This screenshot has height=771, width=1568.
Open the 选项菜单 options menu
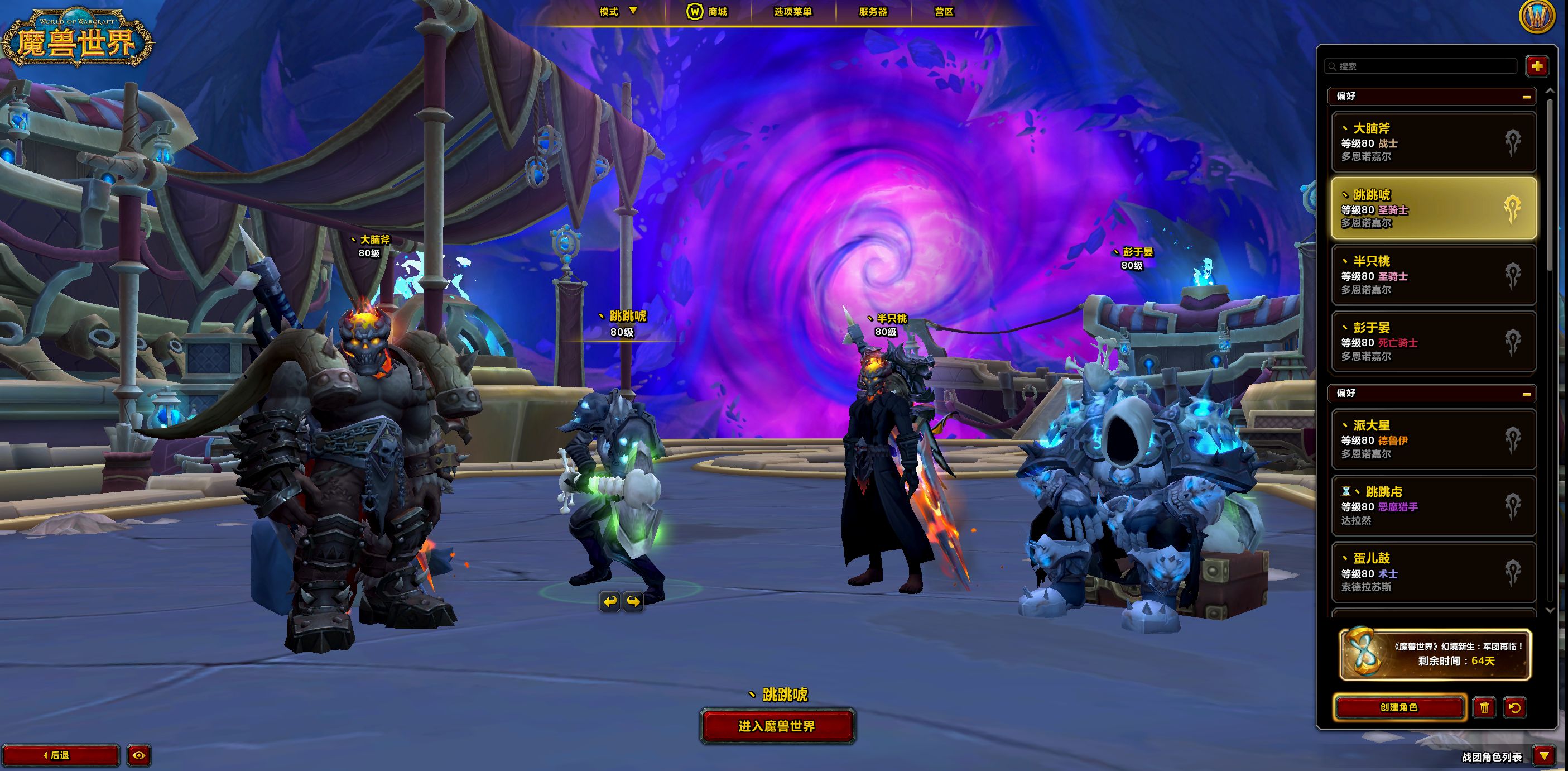[792, 12]
